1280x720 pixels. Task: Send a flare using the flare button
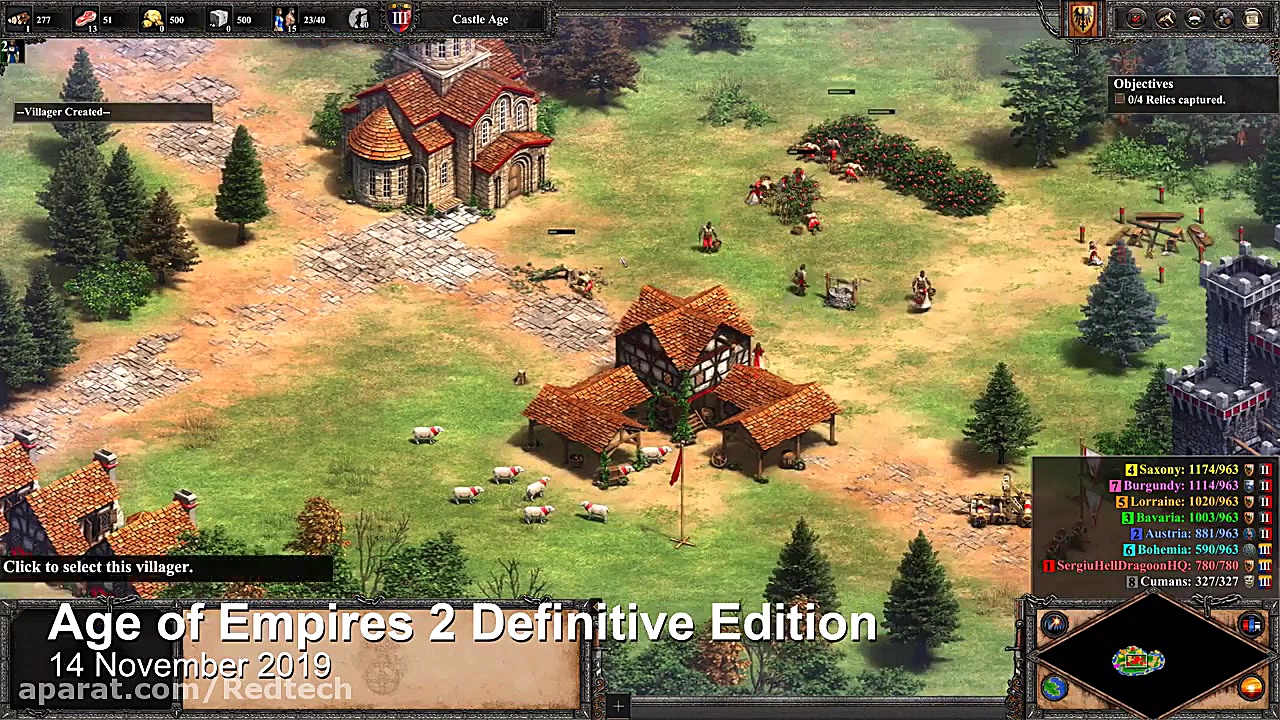[x=1053, y=624]
